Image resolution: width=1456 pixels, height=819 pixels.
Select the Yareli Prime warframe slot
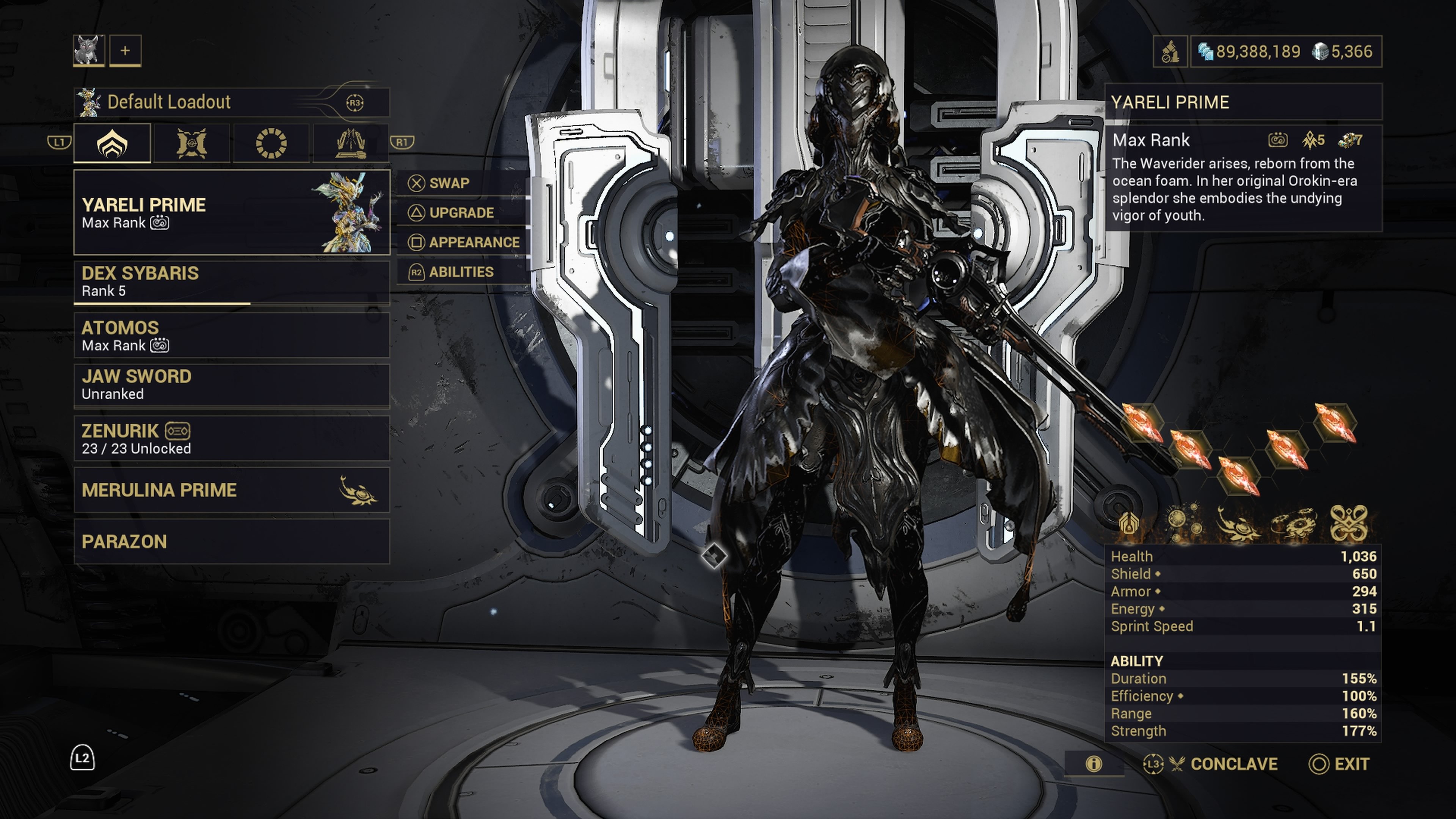(x=231, y=212)
